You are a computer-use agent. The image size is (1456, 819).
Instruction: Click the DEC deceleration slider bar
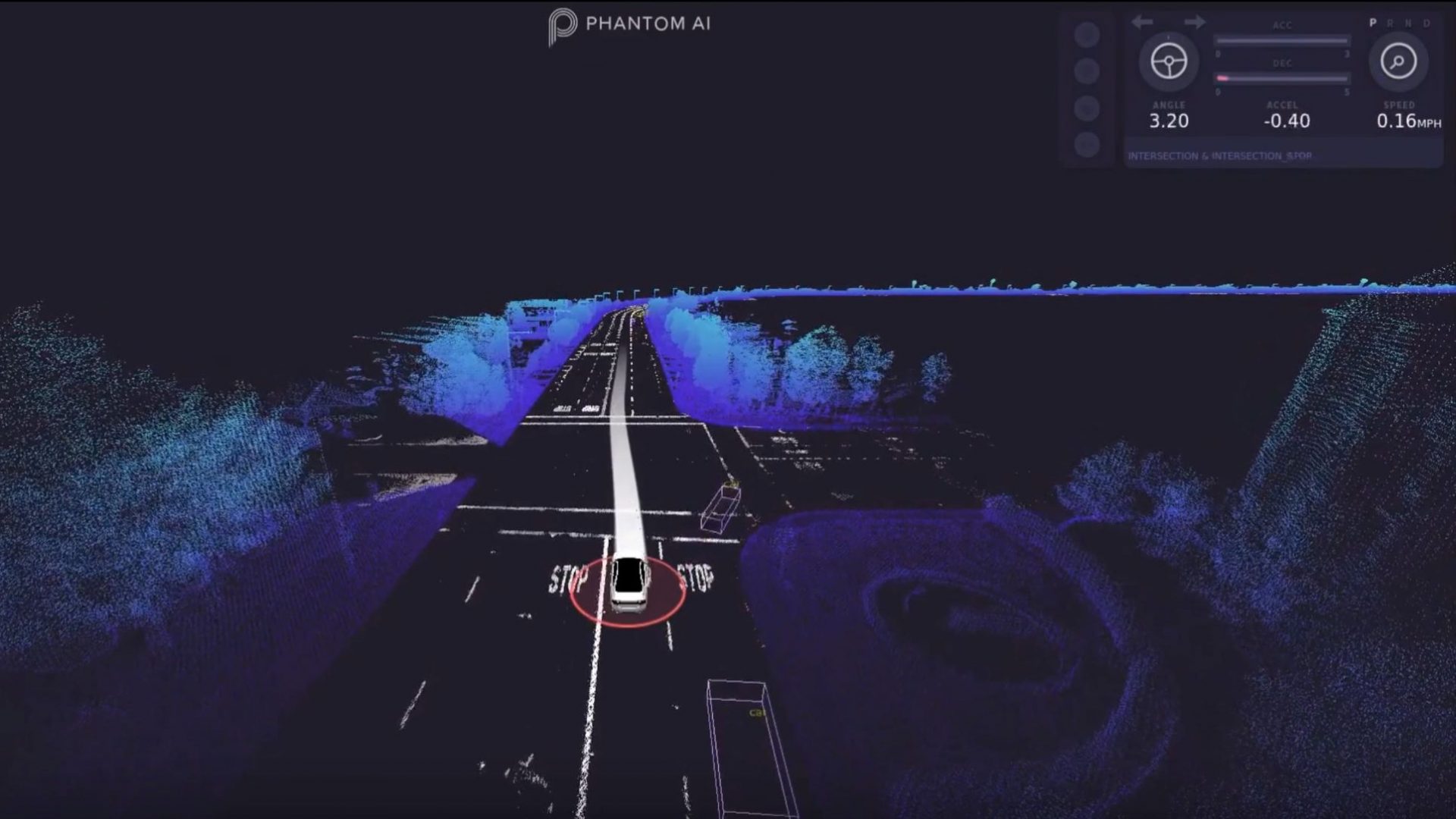click(x=1282, y=78)
